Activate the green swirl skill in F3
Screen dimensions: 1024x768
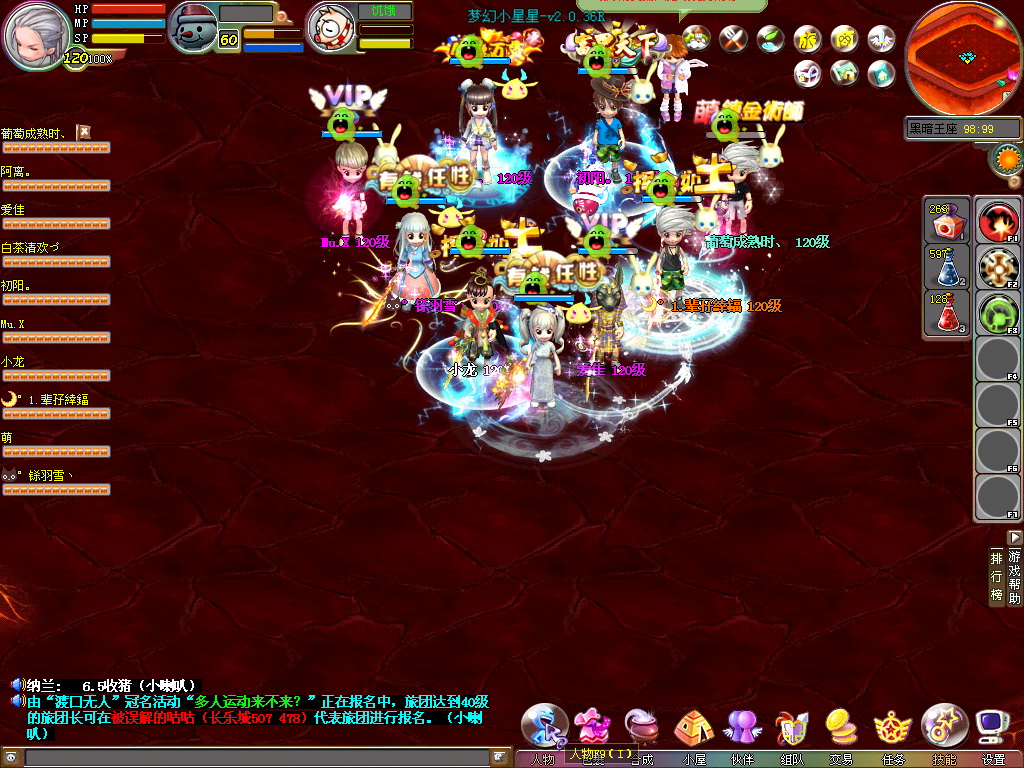997,314
